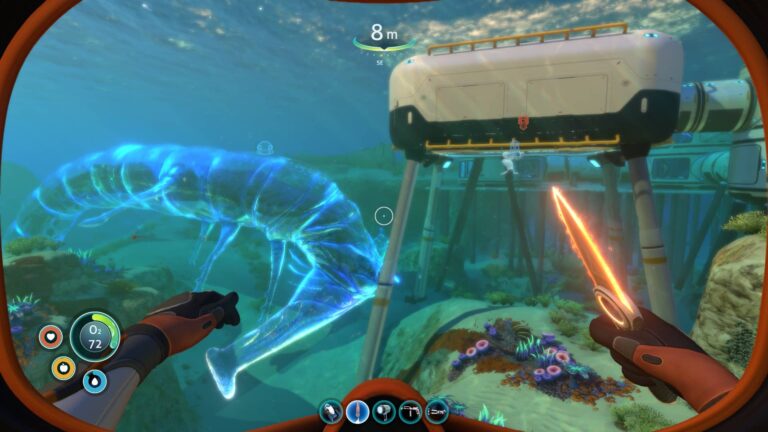The image size is (768, 432).
Task: Select the scanner tool hotbar slot
Action: pos(332,411)
